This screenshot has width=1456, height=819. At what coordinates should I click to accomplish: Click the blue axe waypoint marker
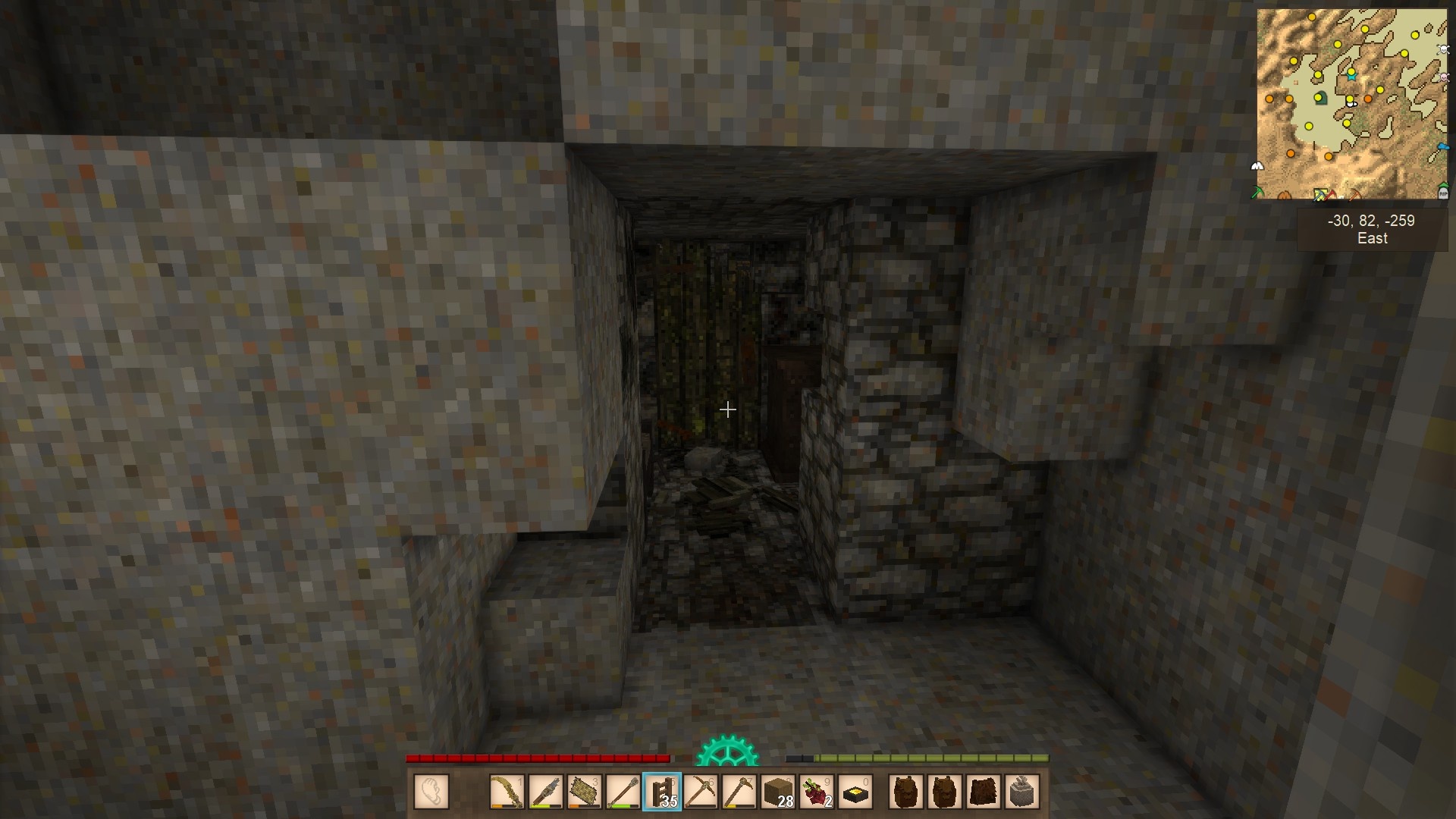point(1442,146)
